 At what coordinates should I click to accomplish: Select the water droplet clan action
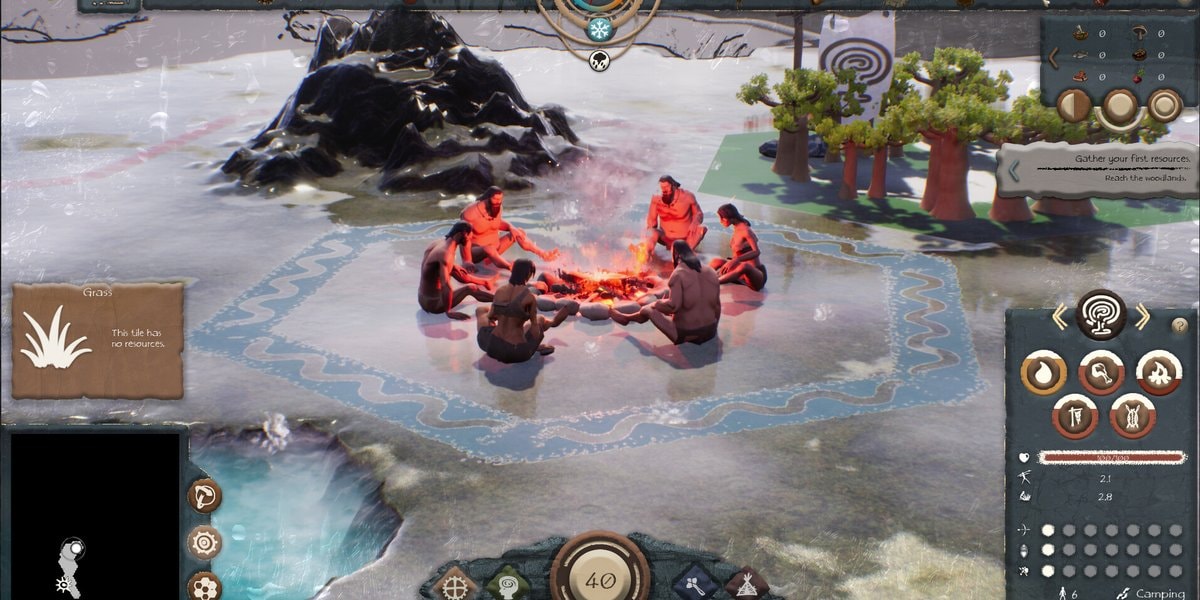click(1042, 373)
